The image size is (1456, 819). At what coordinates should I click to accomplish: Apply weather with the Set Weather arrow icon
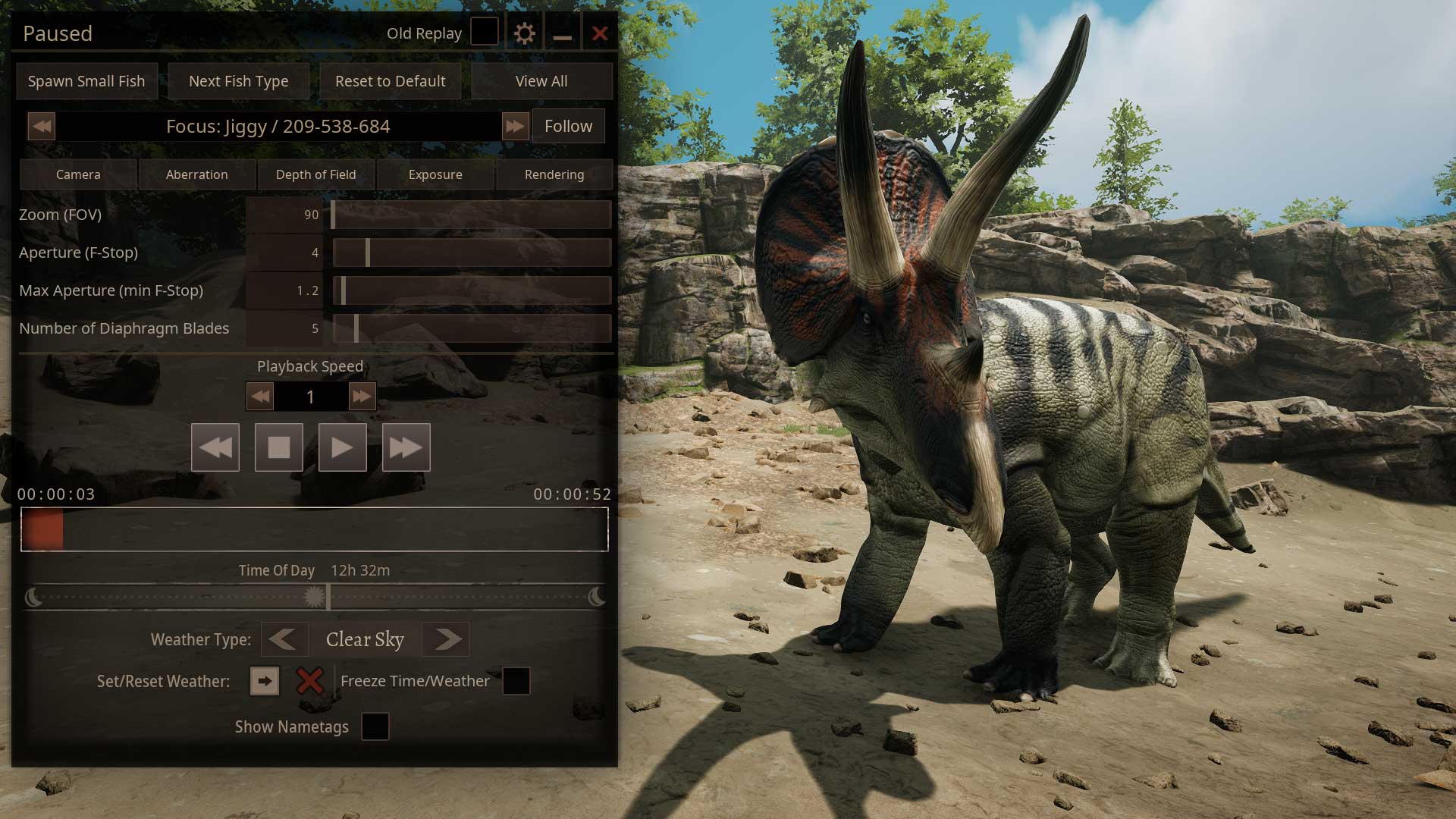(x=264, y=681)
